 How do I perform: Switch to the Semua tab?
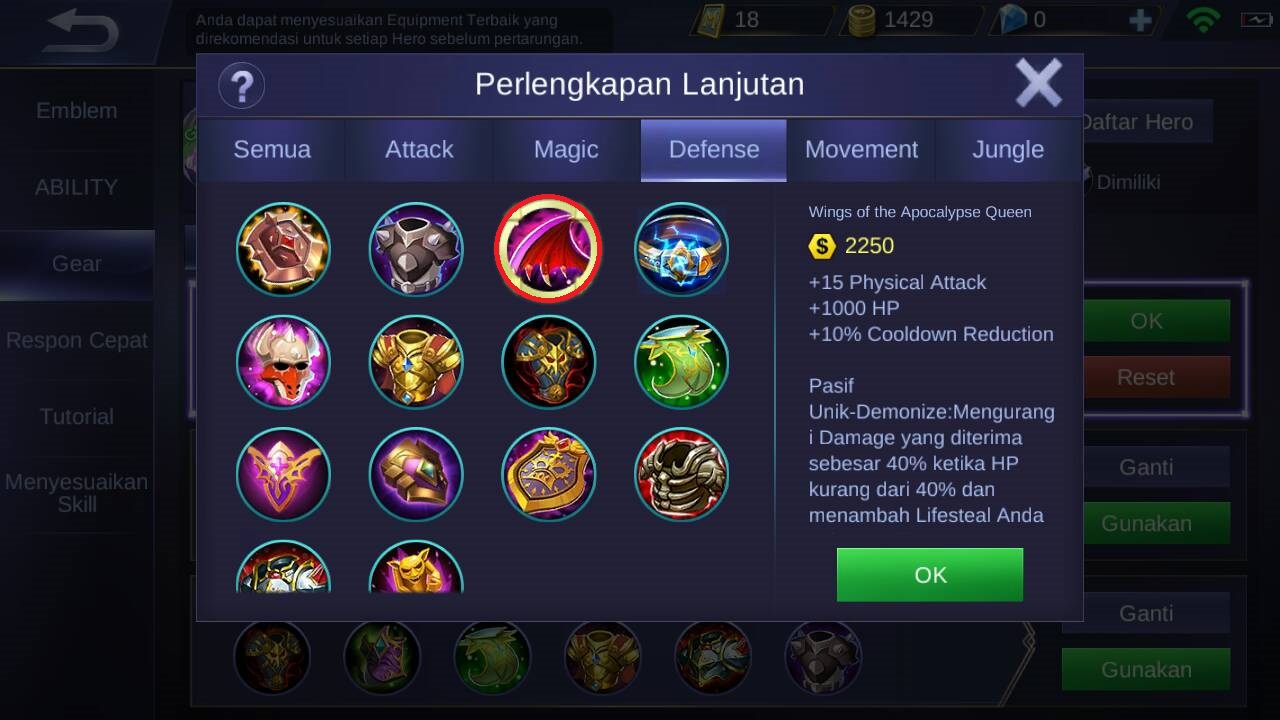coord(272,150)
